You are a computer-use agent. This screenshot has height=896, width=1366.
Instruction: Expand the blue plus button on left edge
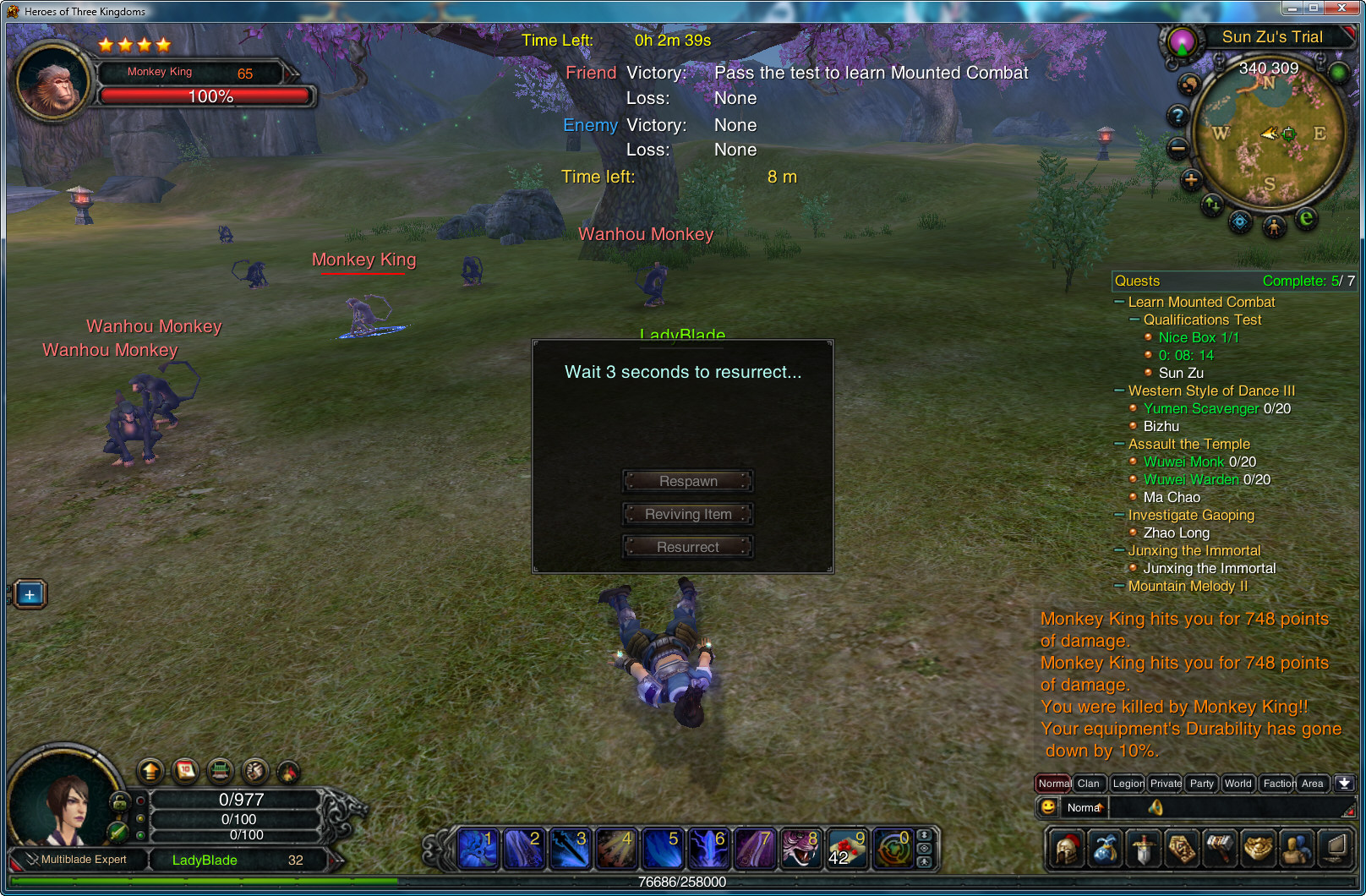[30, 594]
